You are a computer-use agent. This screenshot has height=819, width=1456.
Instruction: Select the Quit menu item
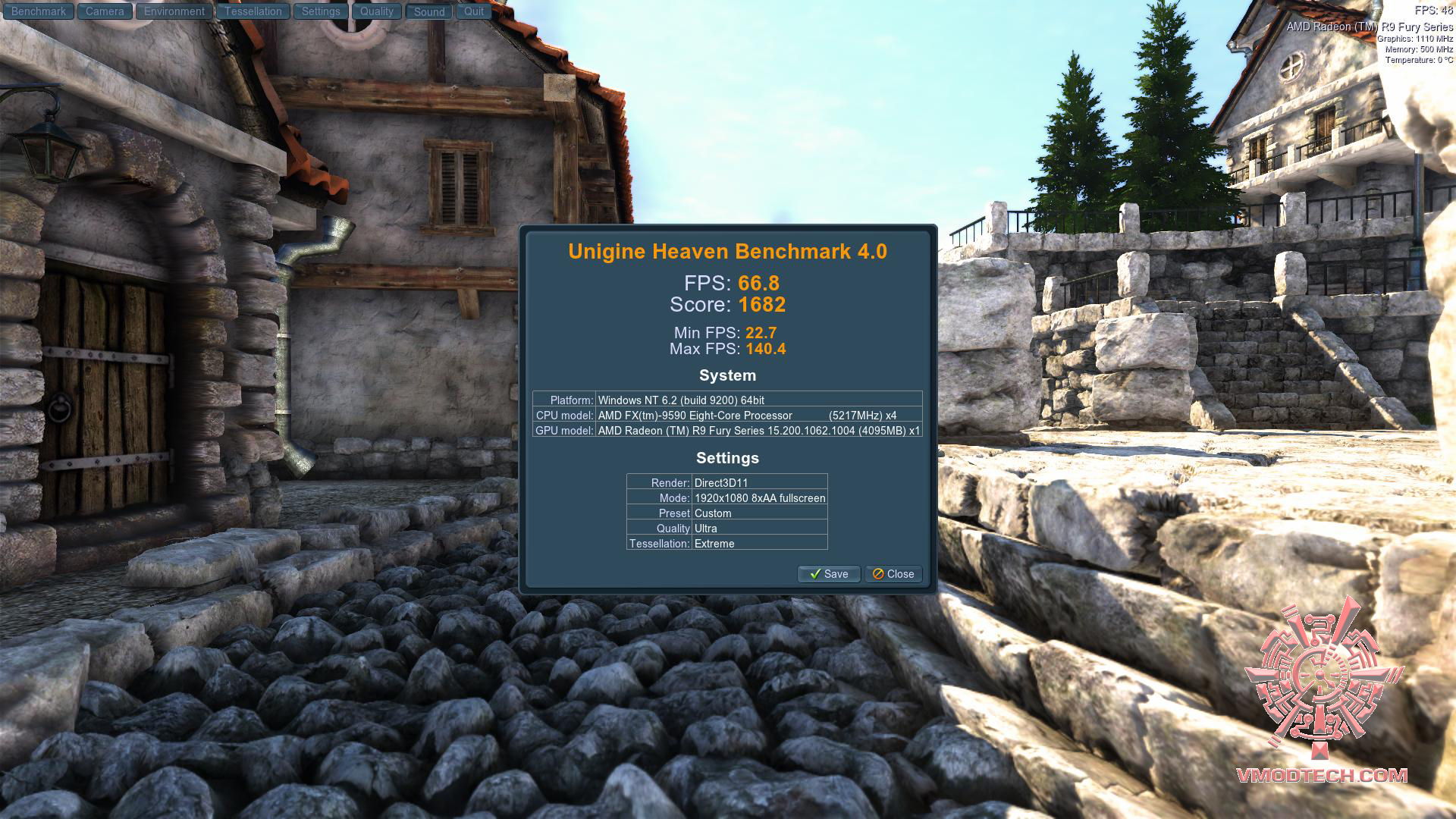[473, 11]
